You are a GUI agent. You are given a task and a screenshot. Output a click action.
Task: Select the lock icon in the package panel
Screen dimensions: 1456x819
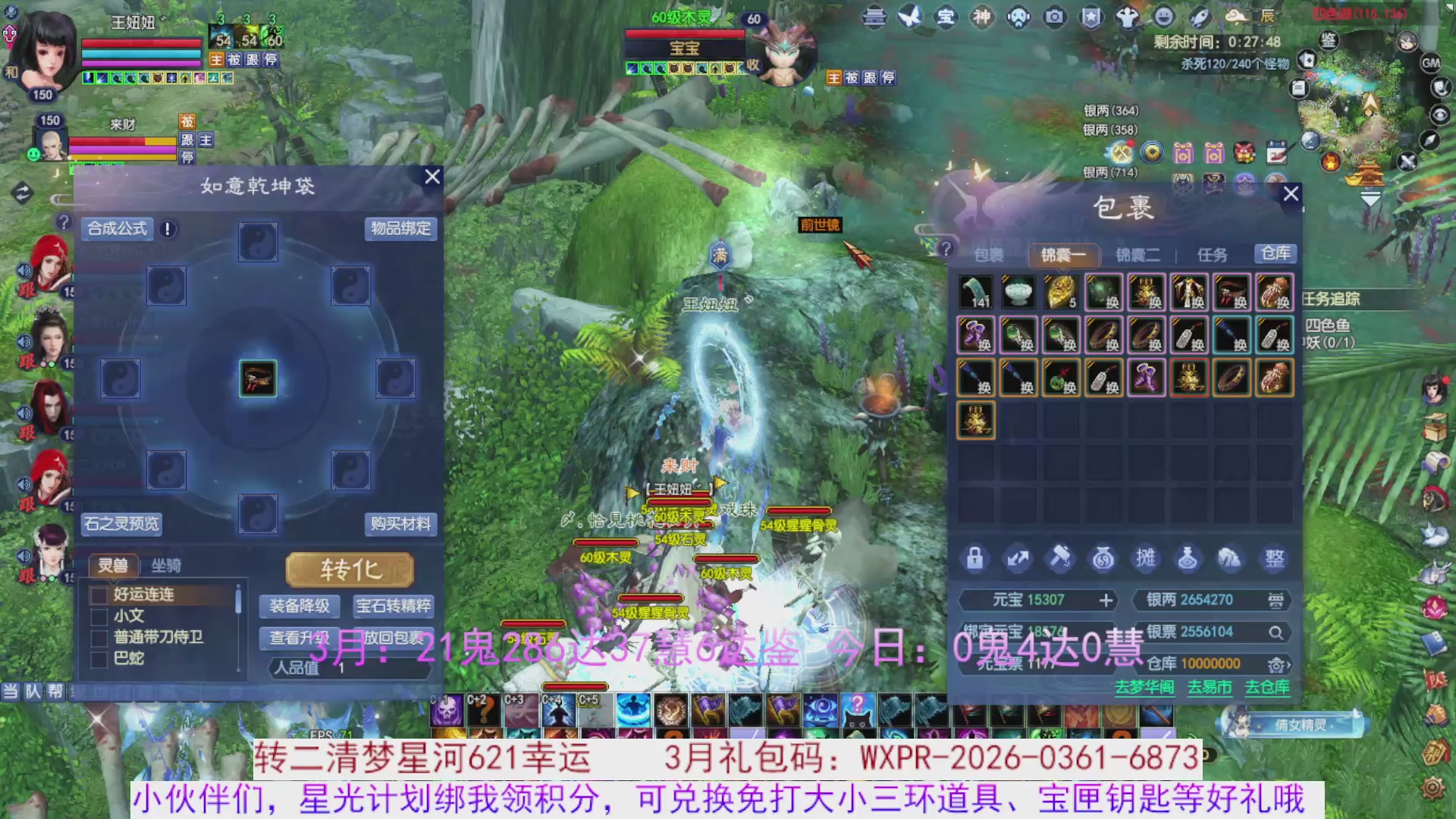974,559
